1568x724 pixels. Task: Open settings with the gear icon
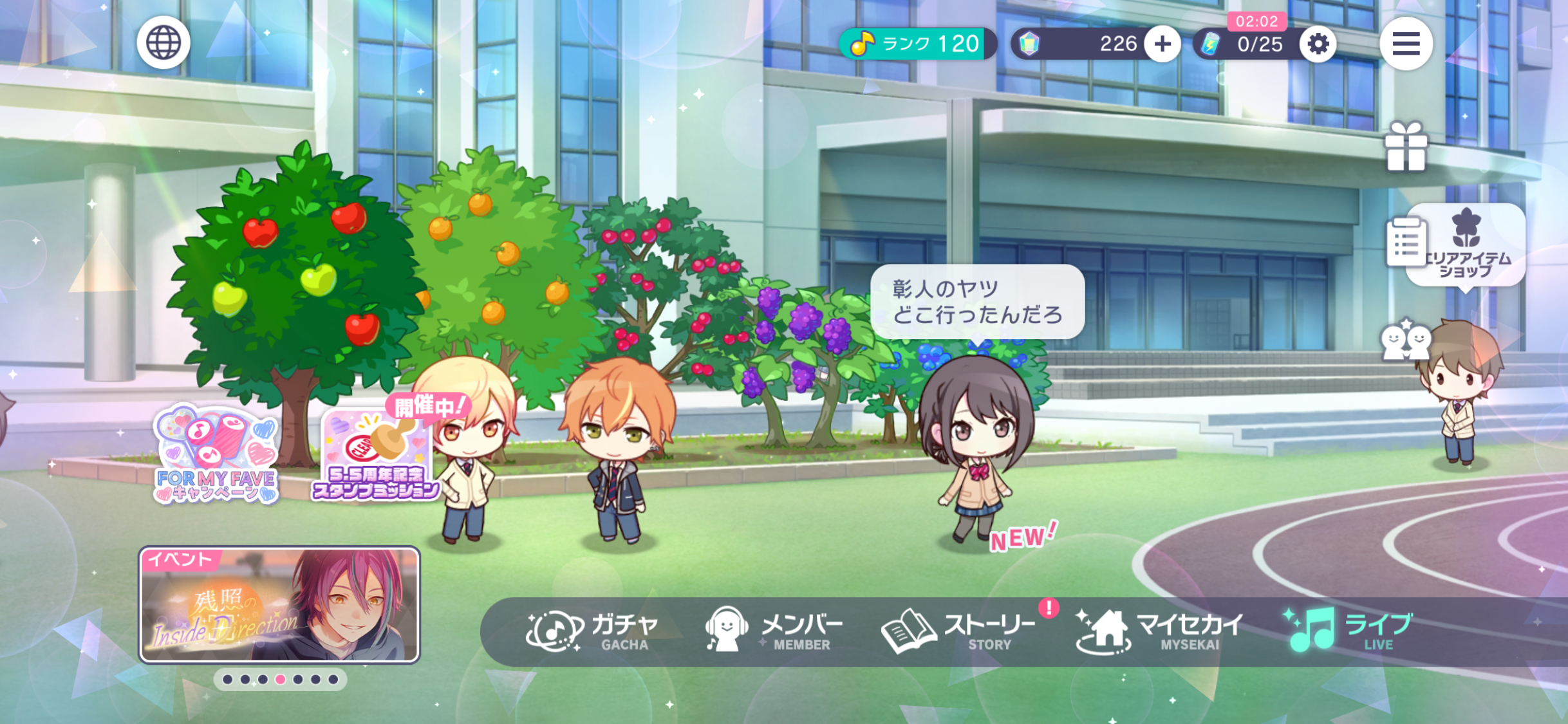1318,44
